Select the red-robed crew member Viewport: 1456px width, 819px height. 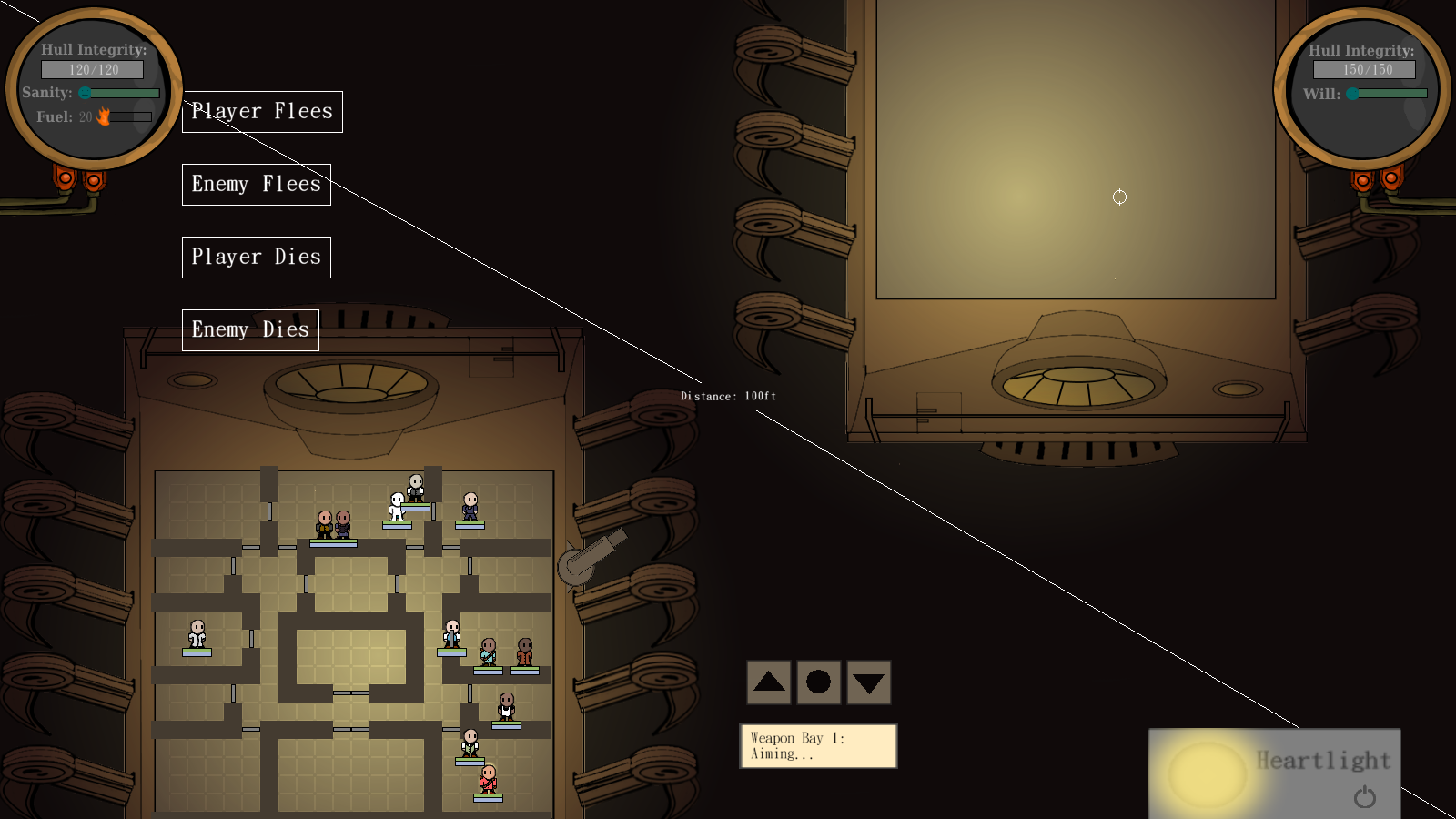click(489, 779)
